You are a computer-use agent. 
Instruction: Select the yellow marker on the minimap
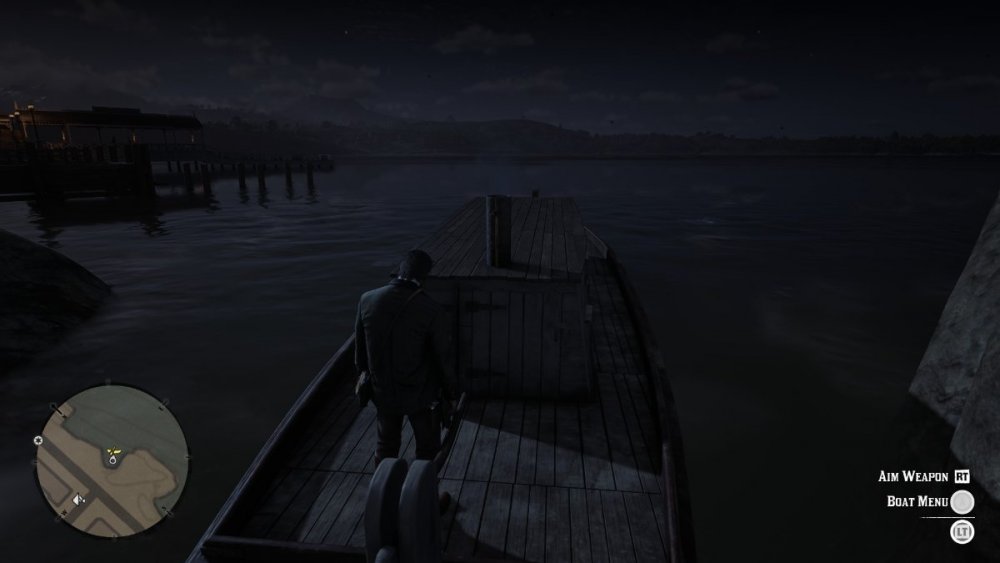click(x=114, y=452)
